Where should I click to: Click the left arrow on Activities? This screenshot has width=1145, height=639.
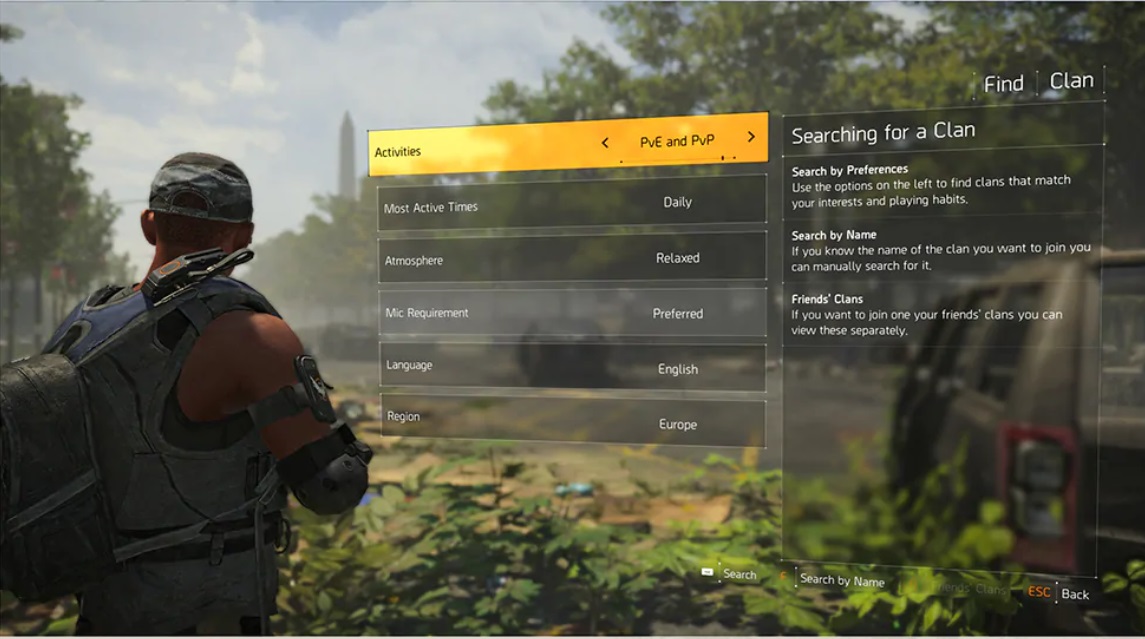(x=605, y=143)
